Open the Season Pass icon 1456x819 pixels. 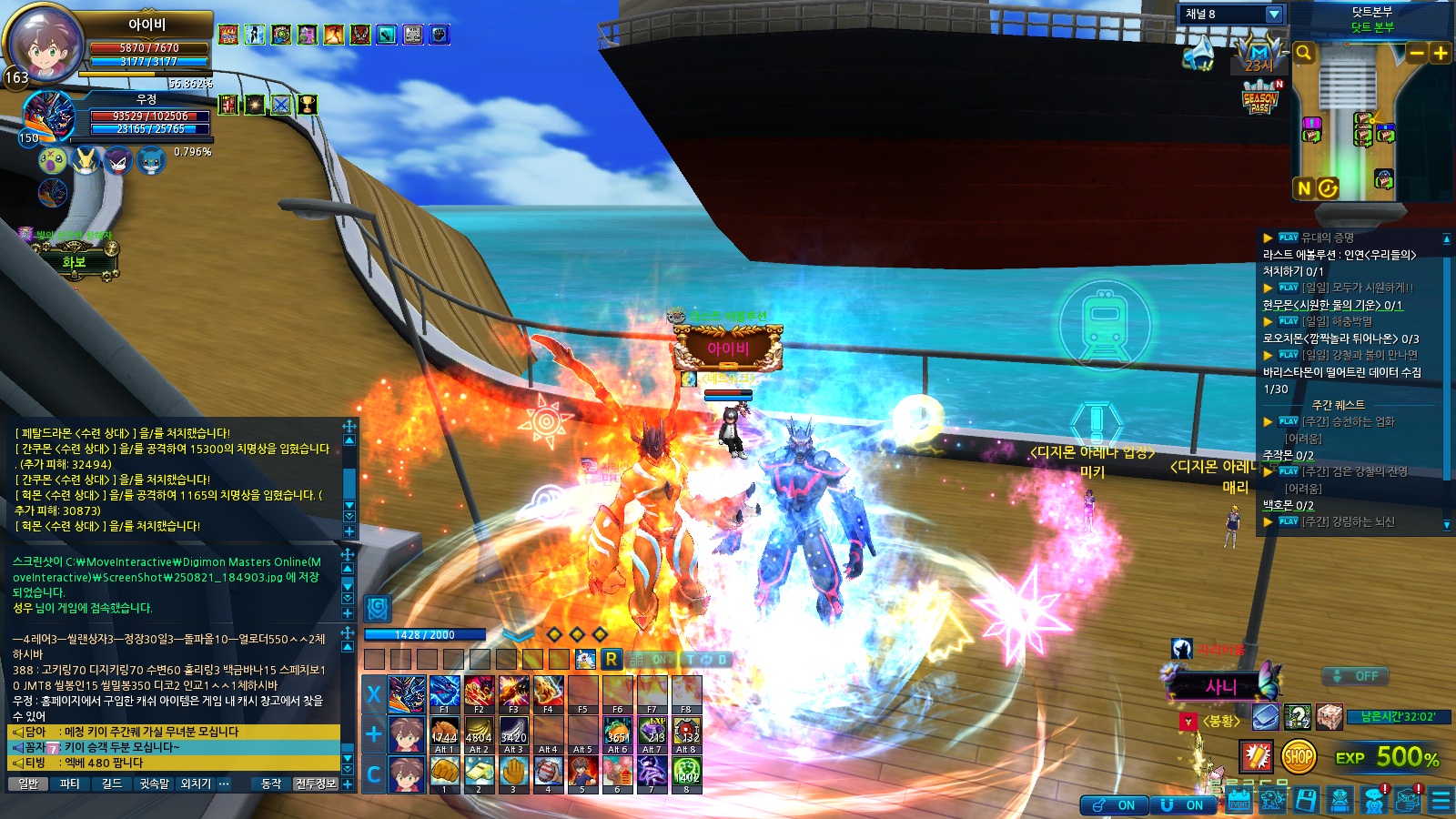1260,98
